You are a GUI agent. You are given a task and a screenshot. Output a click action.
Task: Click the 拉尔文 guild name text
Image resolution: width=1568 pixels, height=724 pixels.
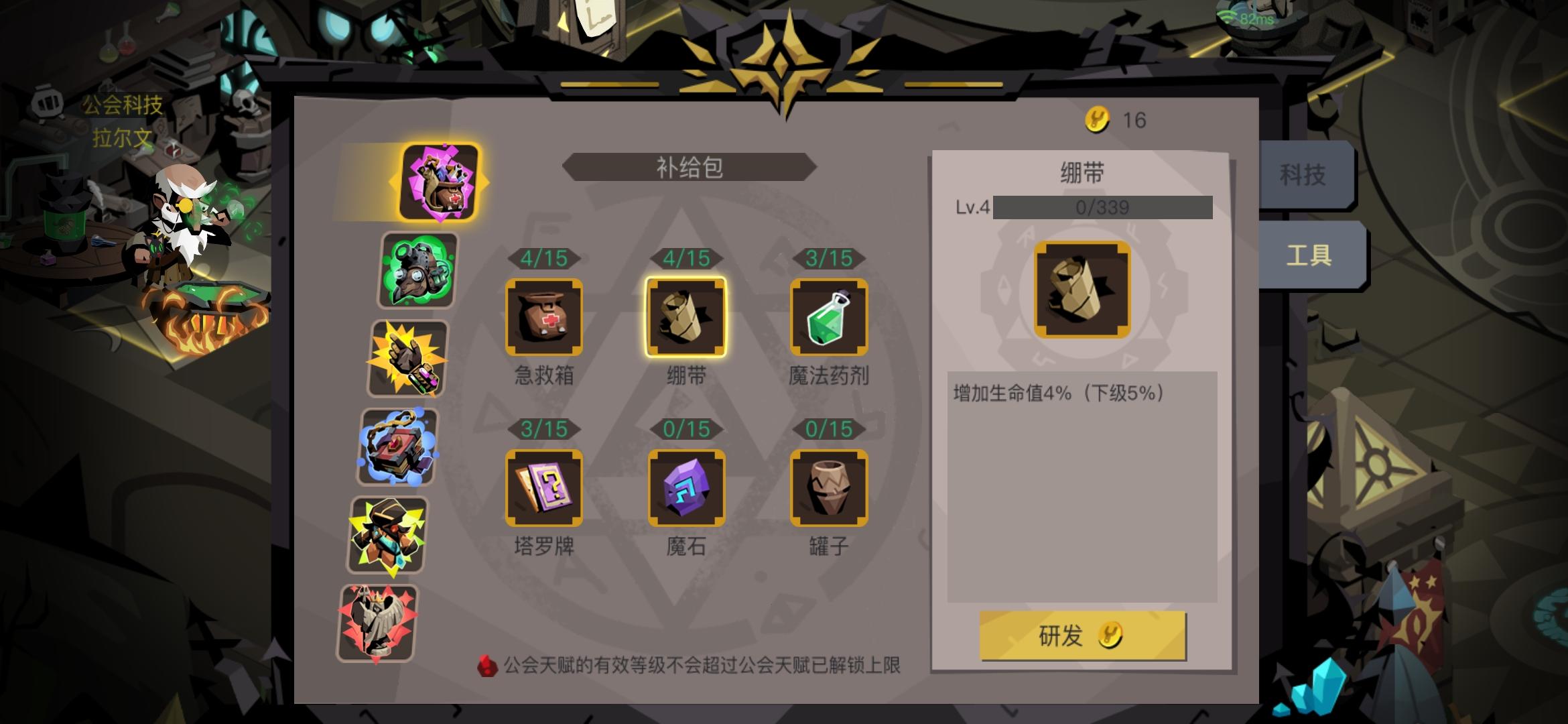[x=123, y=137]
